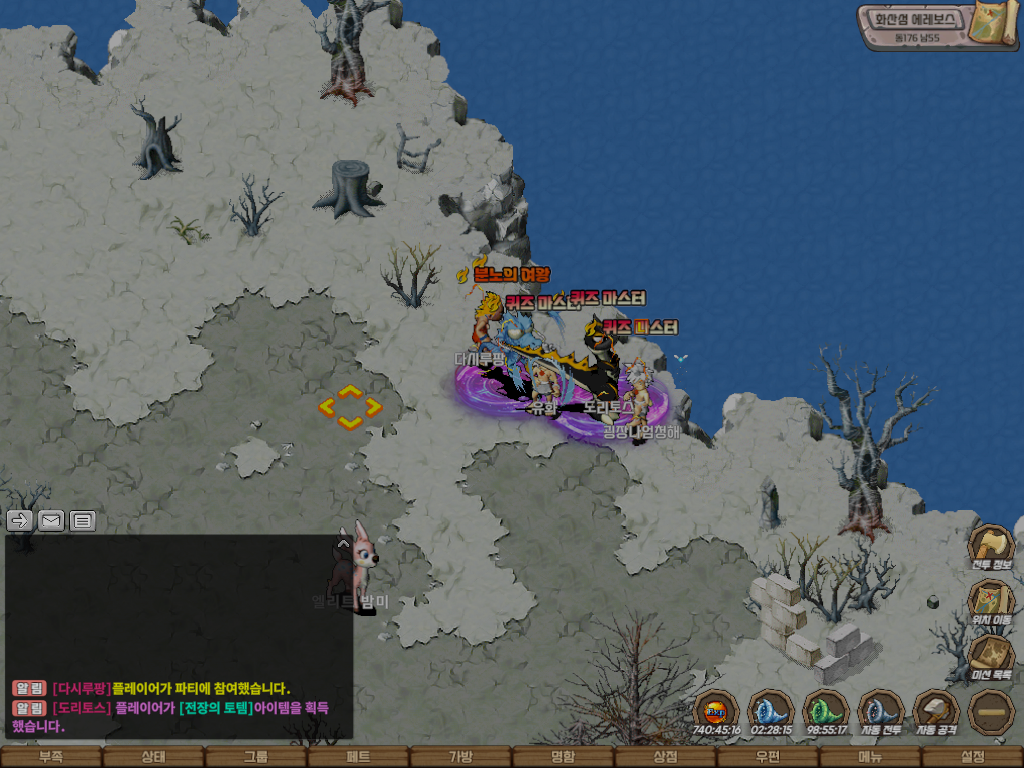Open the 페트 (pet) menu
Screen dimensions: 1024x768
(x=358, y=757)
